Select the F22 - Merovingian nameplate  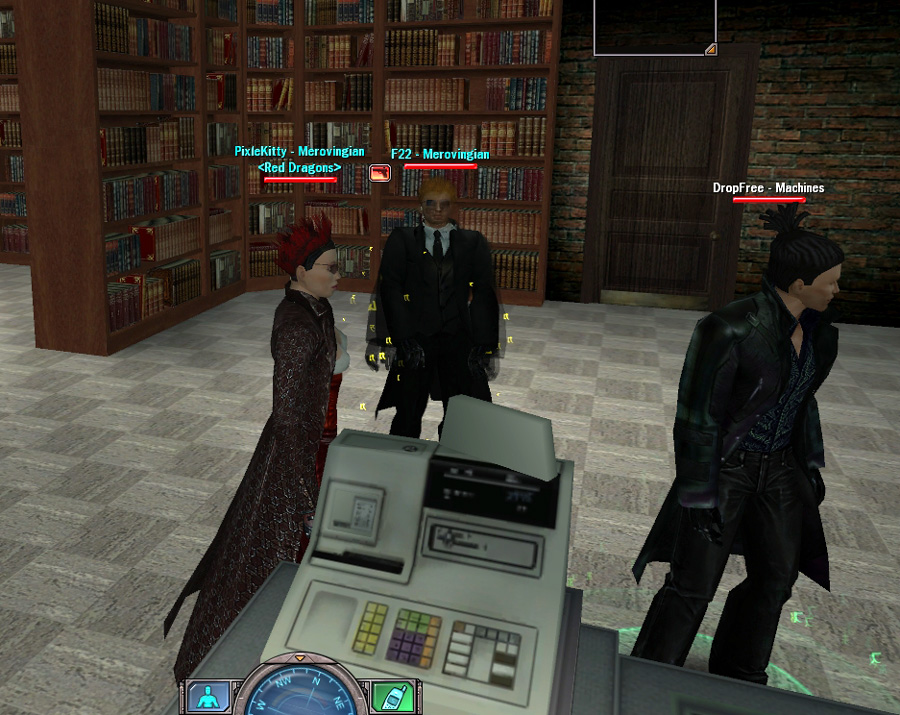[x=440, y=155]
